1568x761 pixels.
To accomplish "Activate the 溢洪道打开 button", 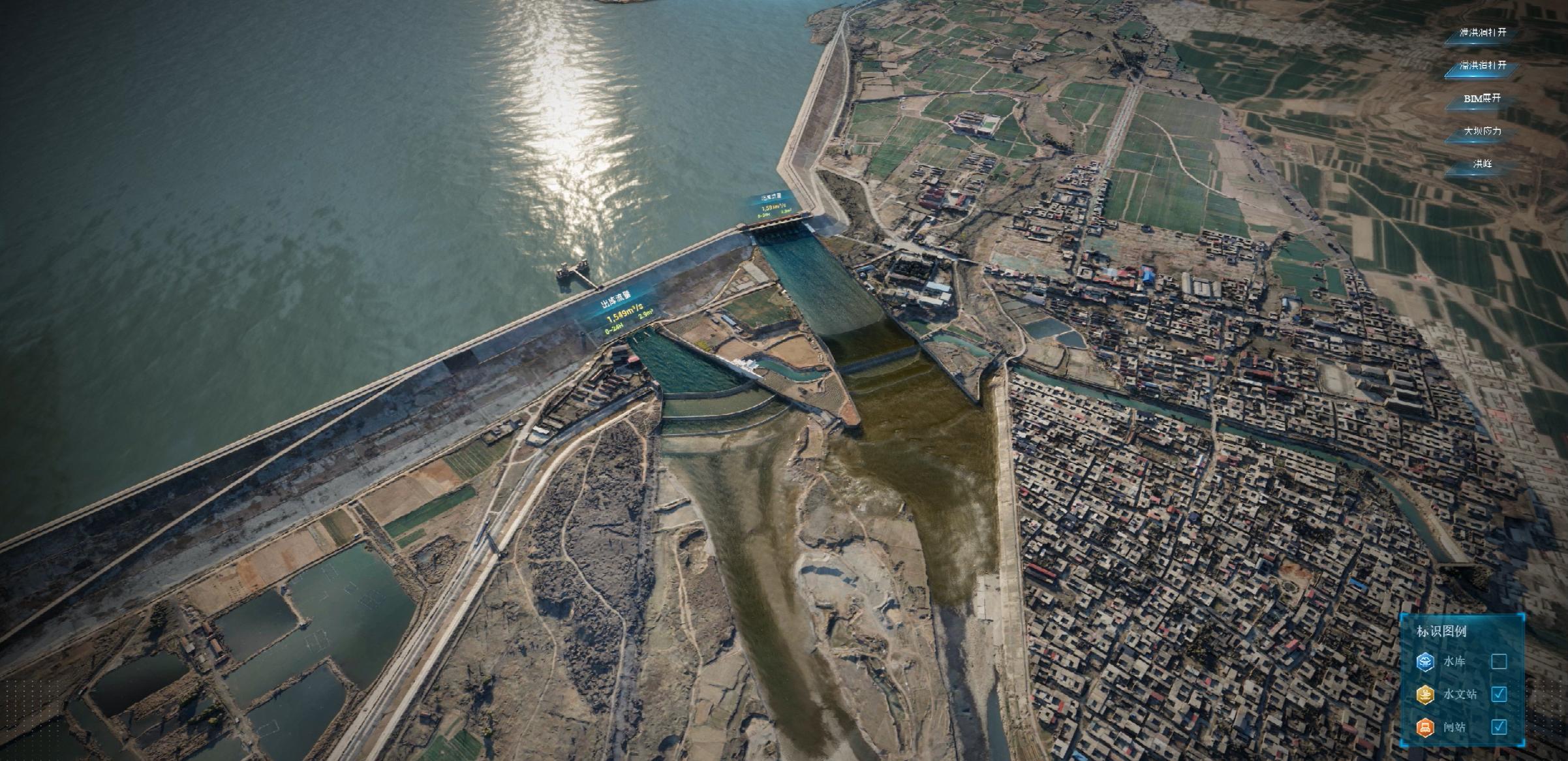I will 1483,66.
